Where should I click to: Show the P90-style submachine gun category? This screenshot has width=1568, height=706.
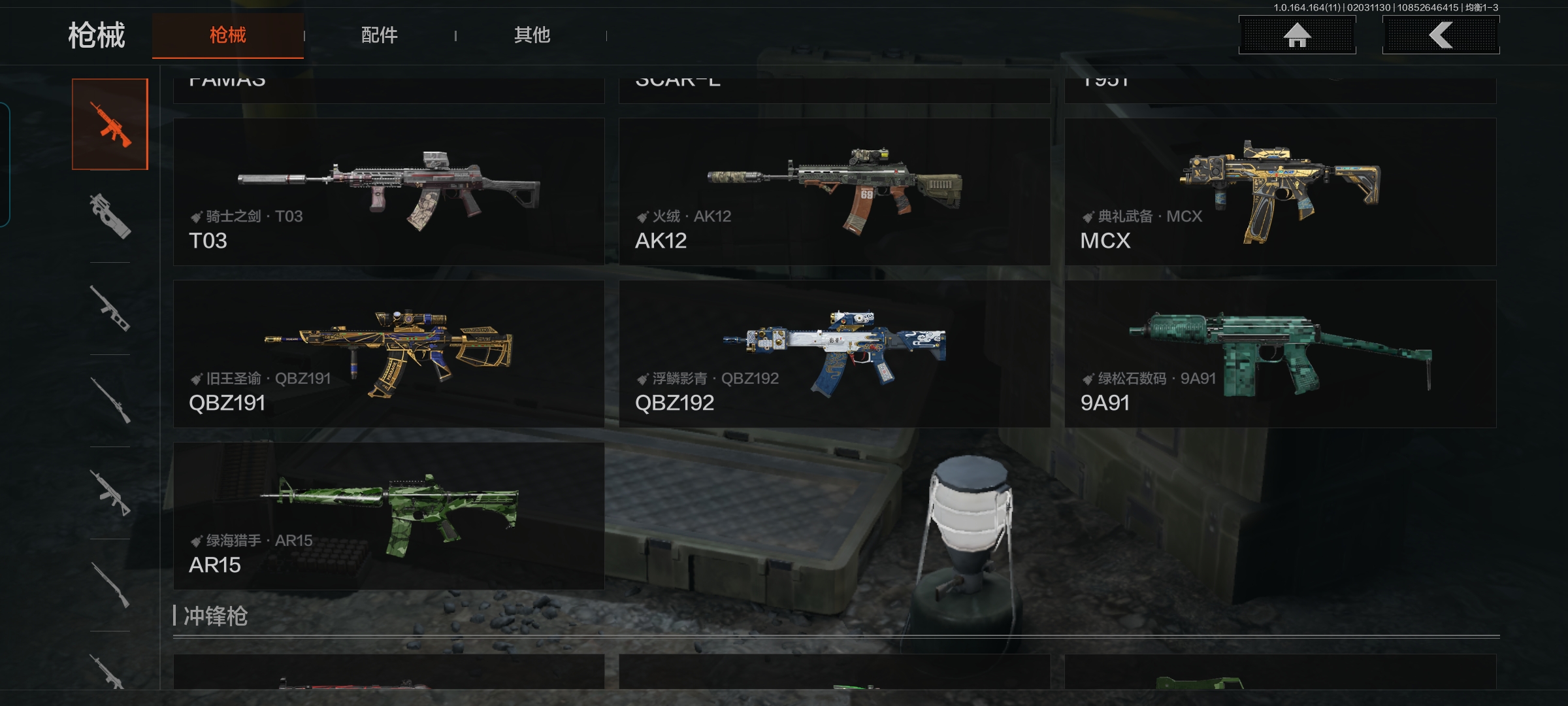click(110, 216)
